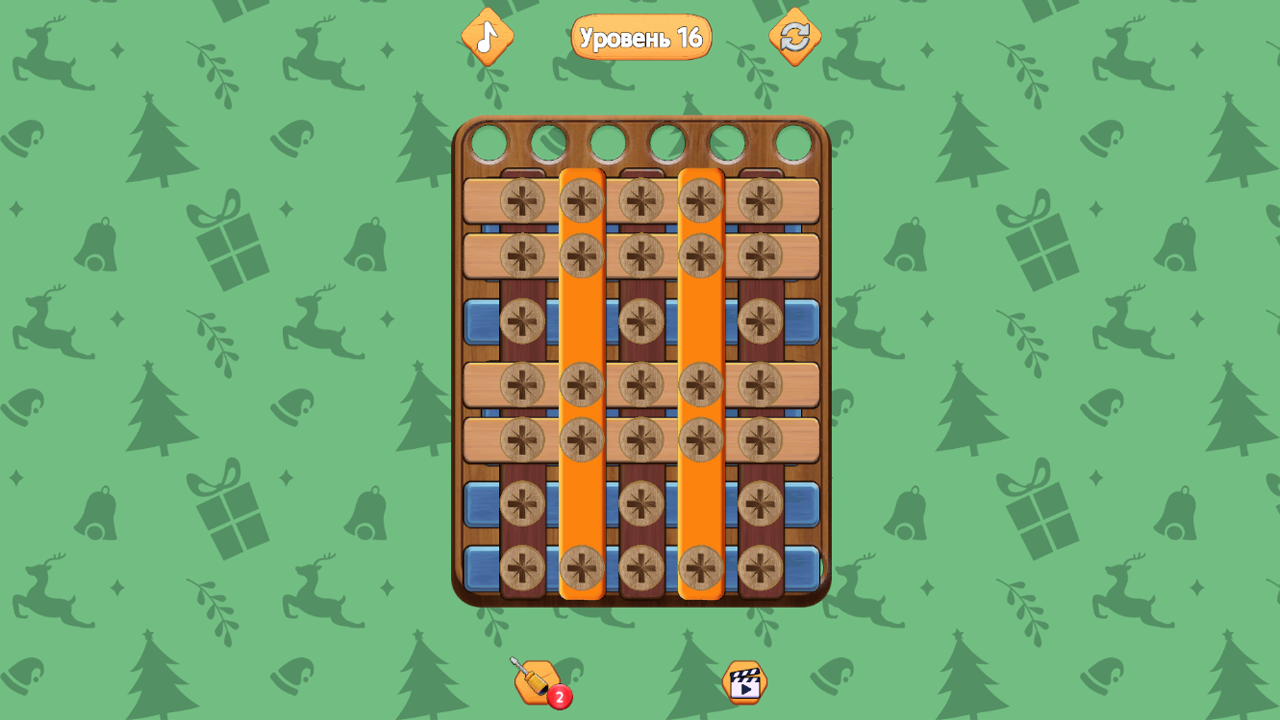Use the screwdriver booster
1280x720 pixels.
(x=535, y=680)
